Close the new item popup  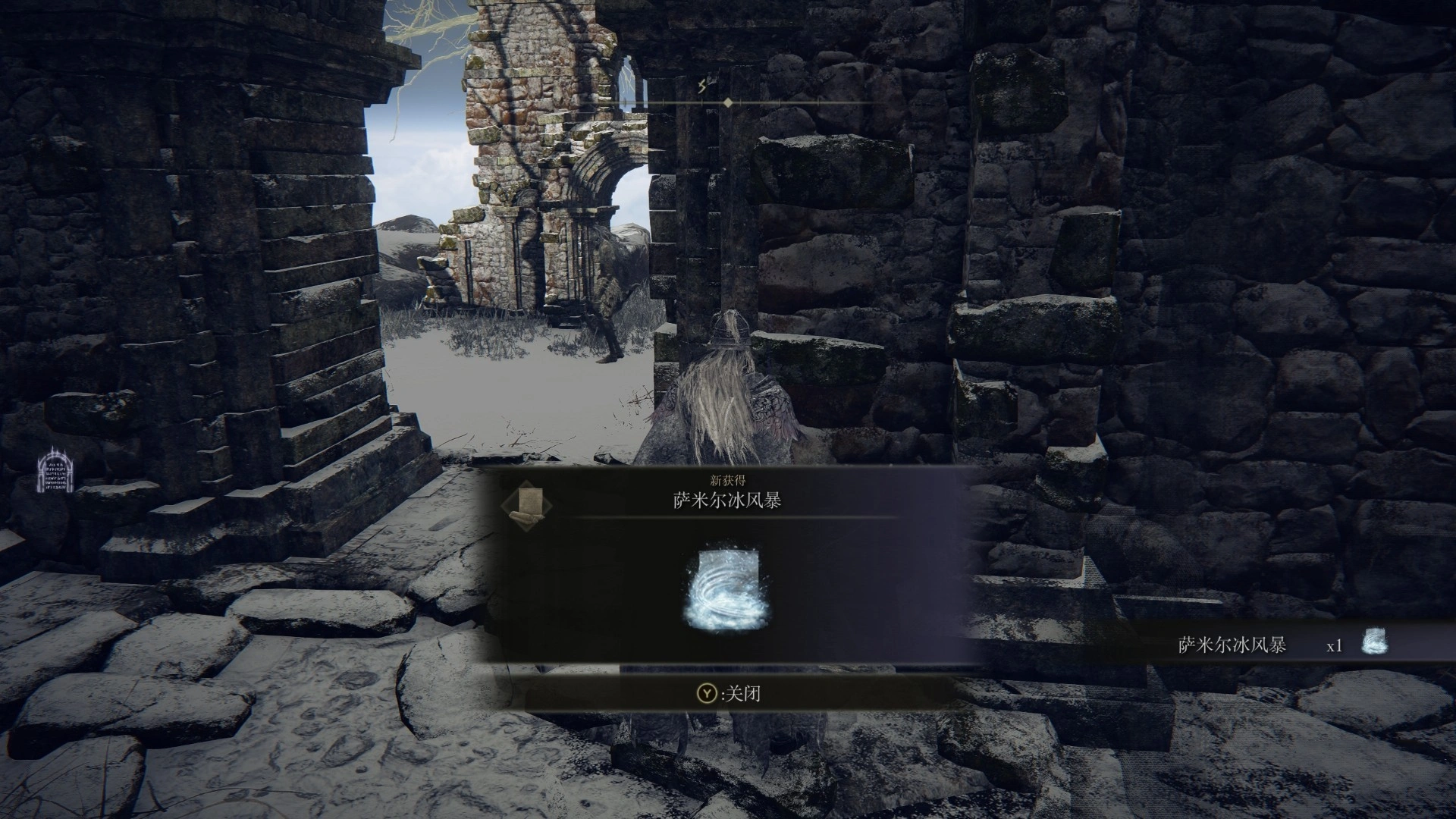click(728, 693)
